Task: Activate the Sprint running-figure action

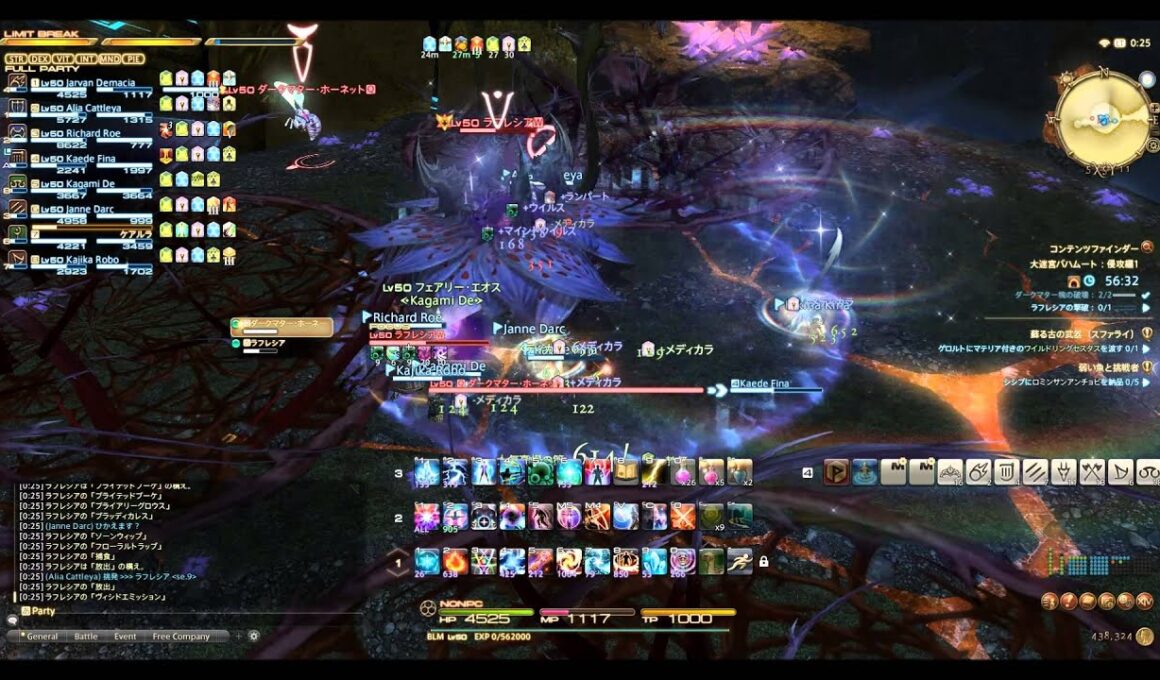Action: (739, 561)
